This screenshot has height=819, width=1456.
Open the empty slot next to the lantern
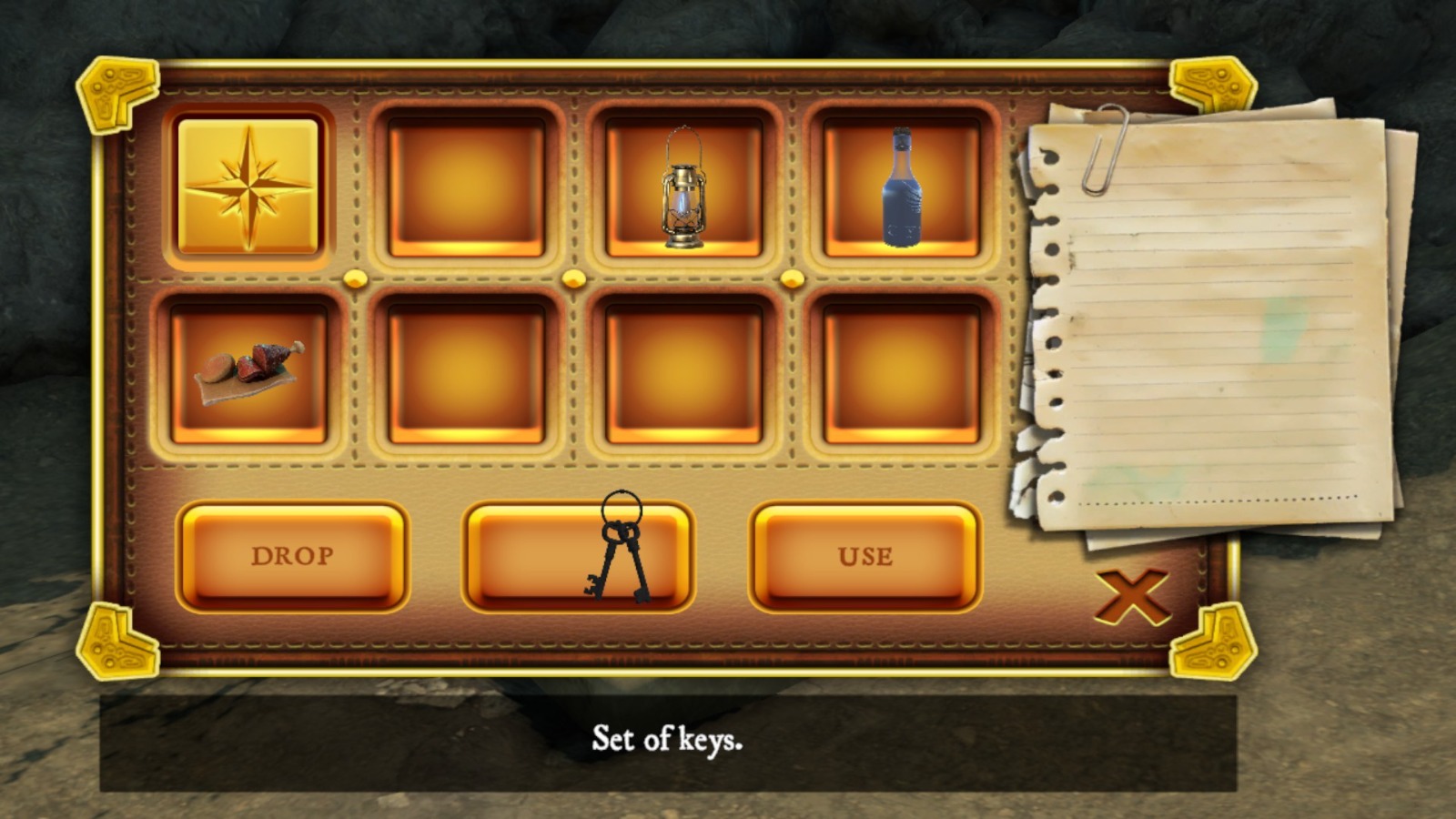[x=465, y=187]
